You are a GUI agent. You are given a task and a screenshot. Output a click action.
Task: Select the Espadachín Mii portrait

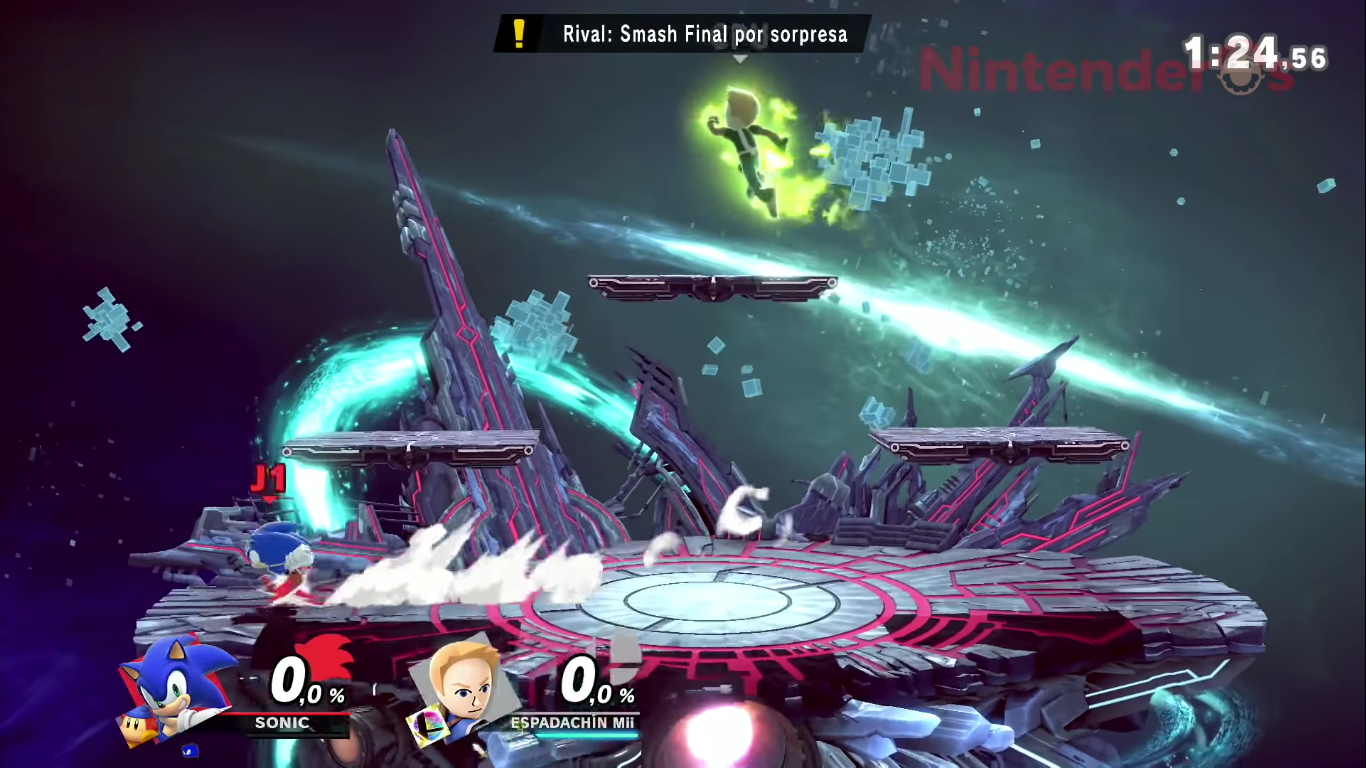465,690
